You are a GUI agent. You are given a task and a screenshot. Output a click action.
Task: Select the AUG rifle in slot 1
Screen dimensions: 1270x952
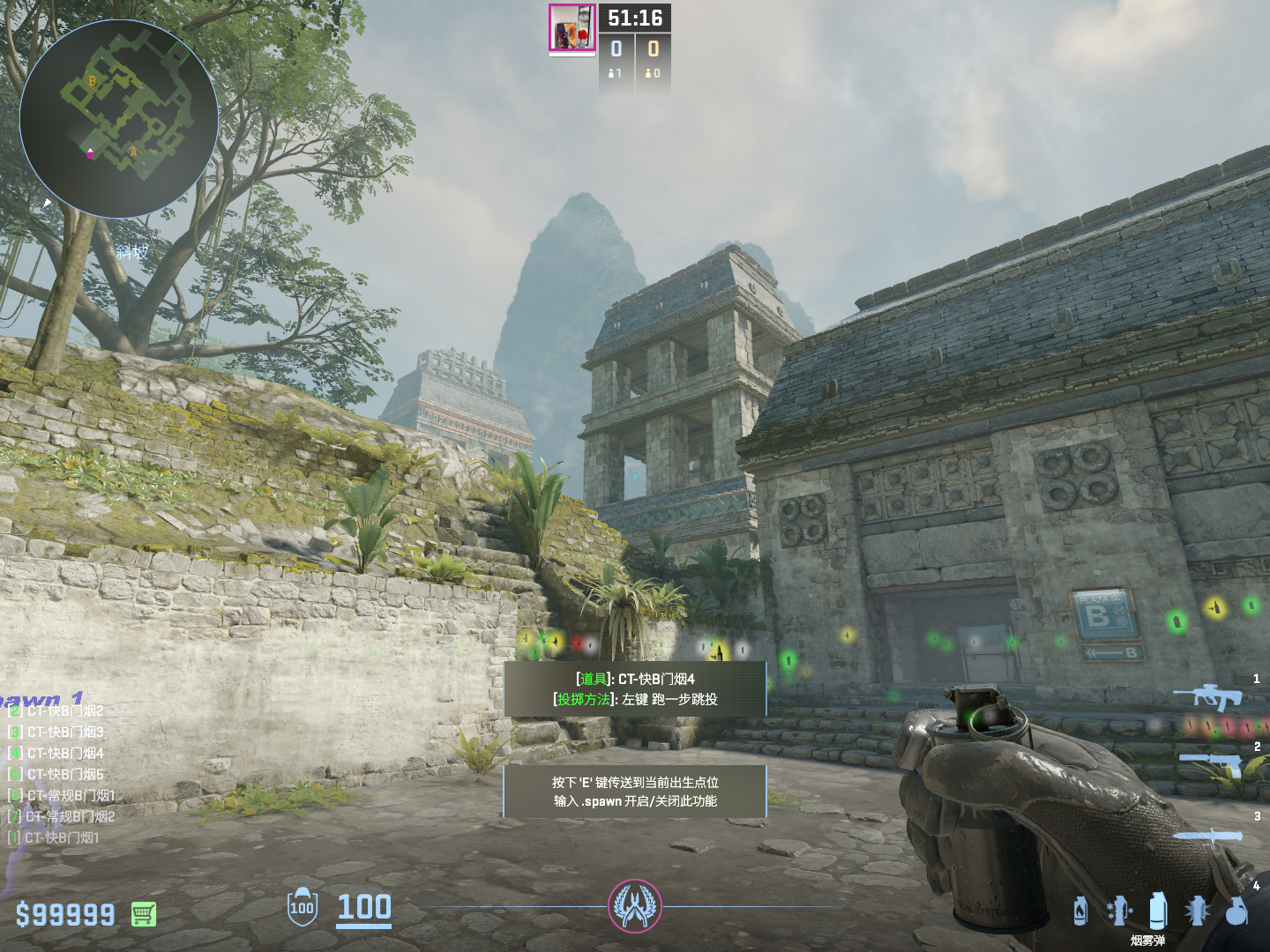1208,696
